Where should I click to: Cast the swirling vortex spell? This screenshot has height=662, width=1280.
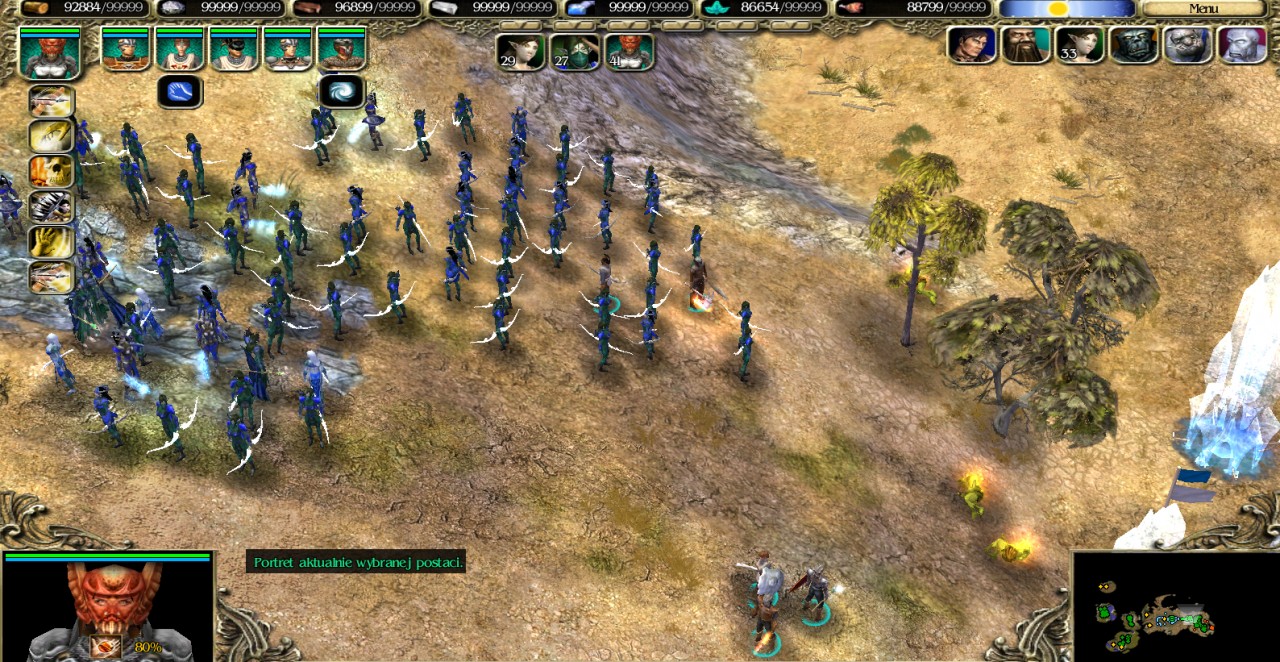point(341,92)
